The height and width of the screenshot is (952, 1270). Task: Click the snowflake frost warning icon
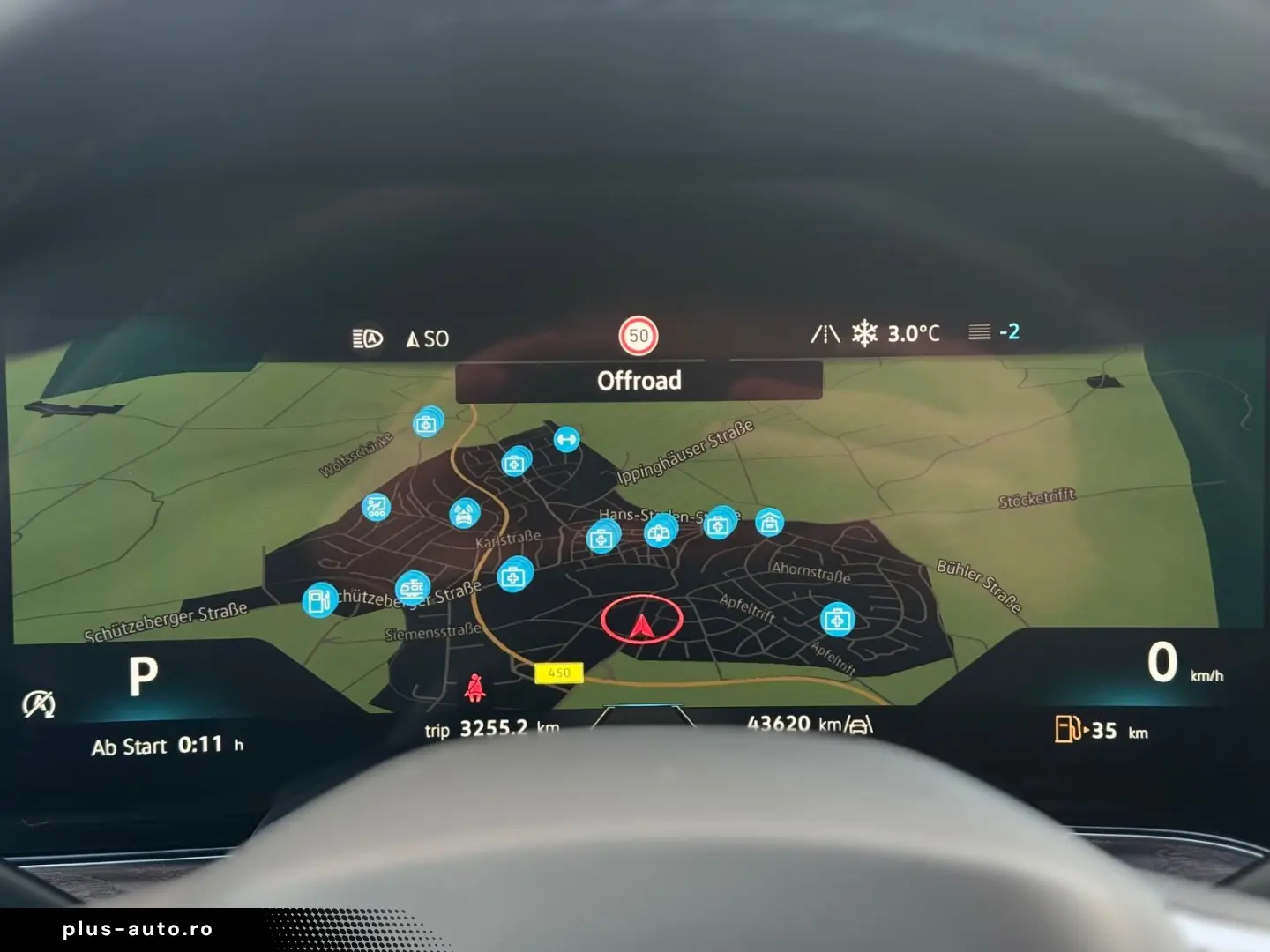tap(864, 333)
